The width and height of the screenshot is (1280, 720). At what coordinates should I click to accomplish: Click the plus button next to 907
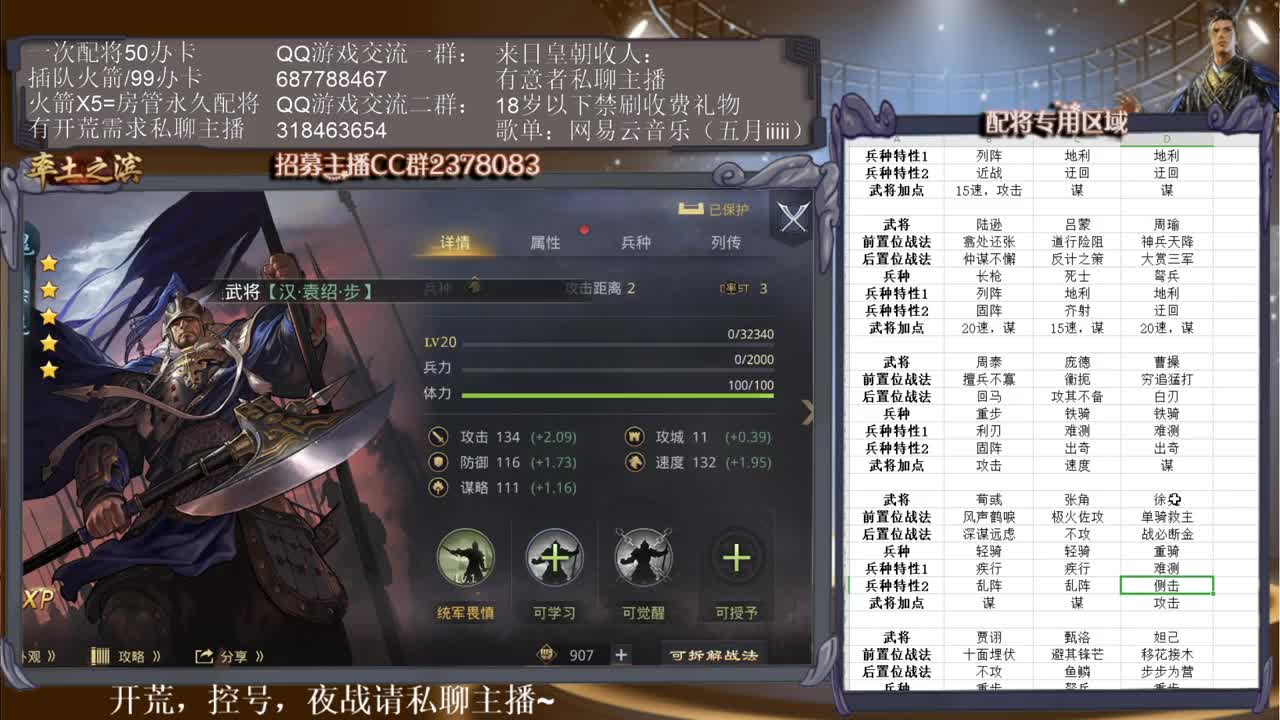coord(621,655)
